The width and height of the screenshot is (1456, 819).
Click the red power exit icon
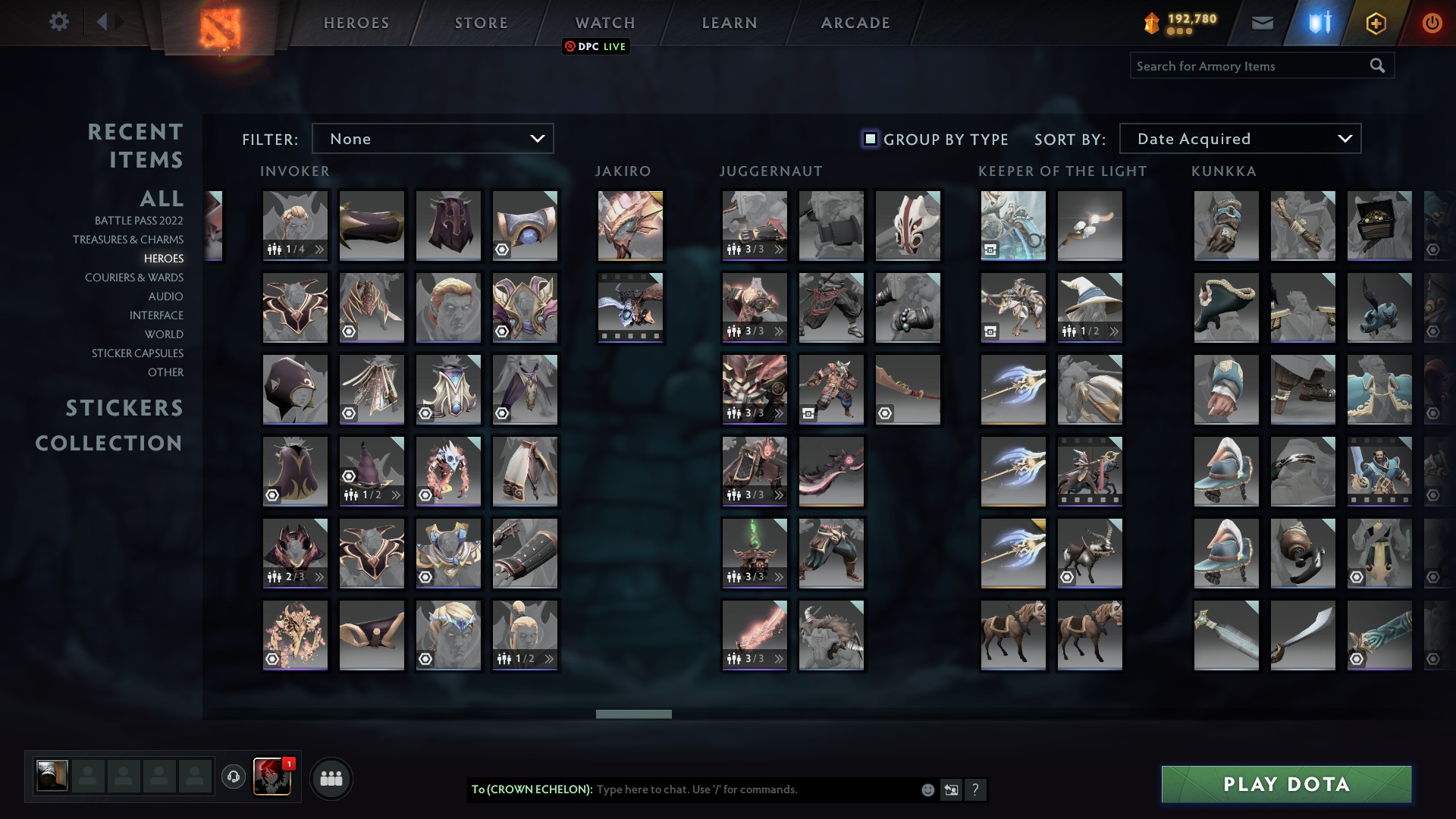(1432, 23)
